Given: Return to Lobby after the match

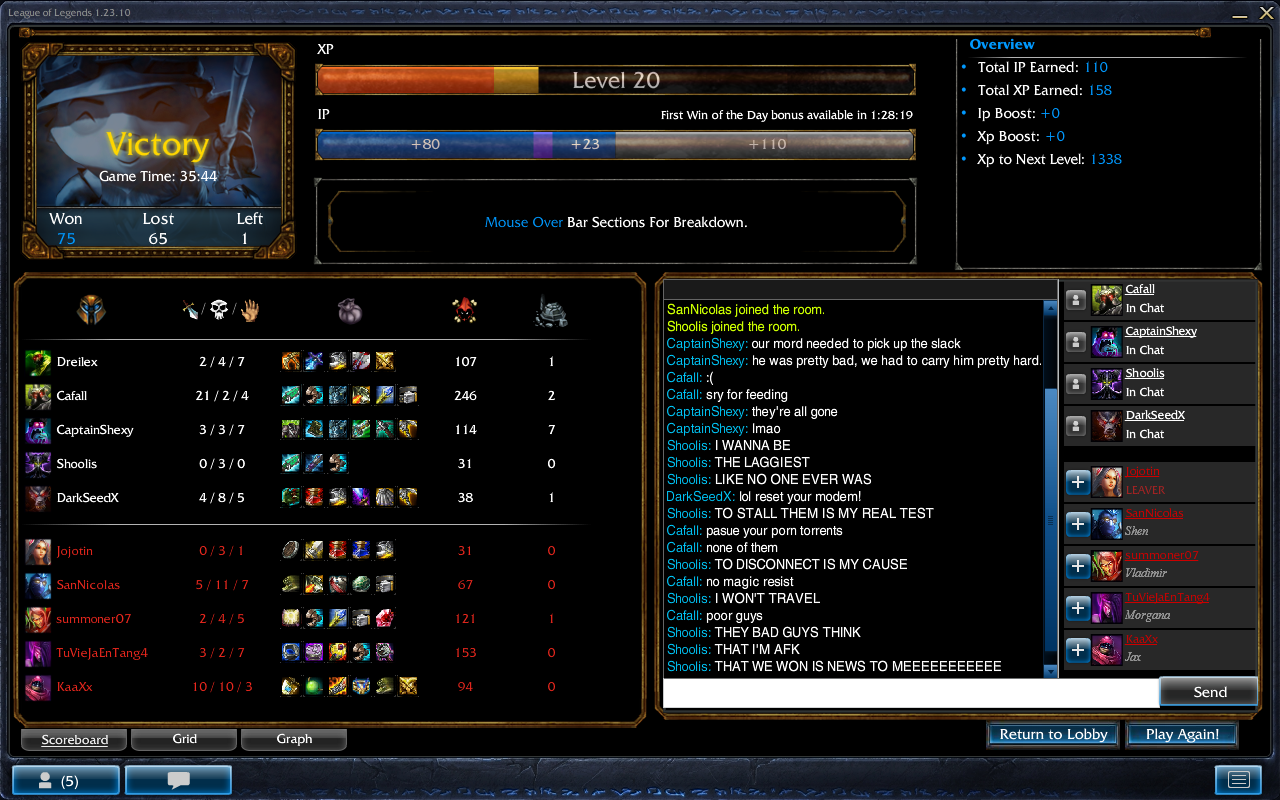Looking at the screenshot, I should tap(1053, 734).
